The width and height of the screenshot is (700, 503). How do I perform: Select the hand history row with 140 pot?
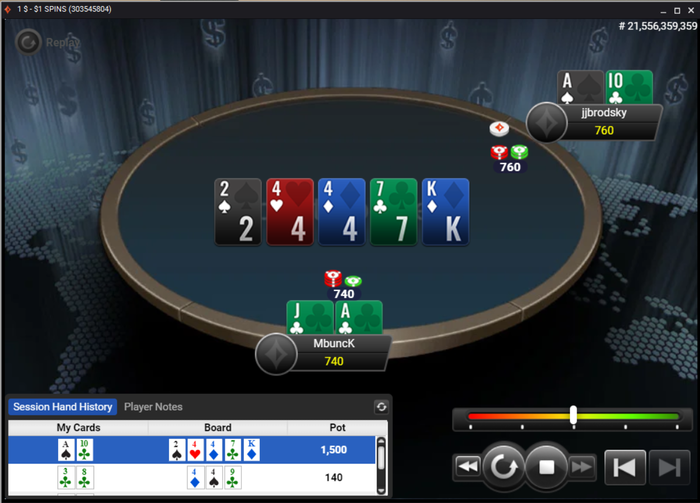tap(190, 478)
